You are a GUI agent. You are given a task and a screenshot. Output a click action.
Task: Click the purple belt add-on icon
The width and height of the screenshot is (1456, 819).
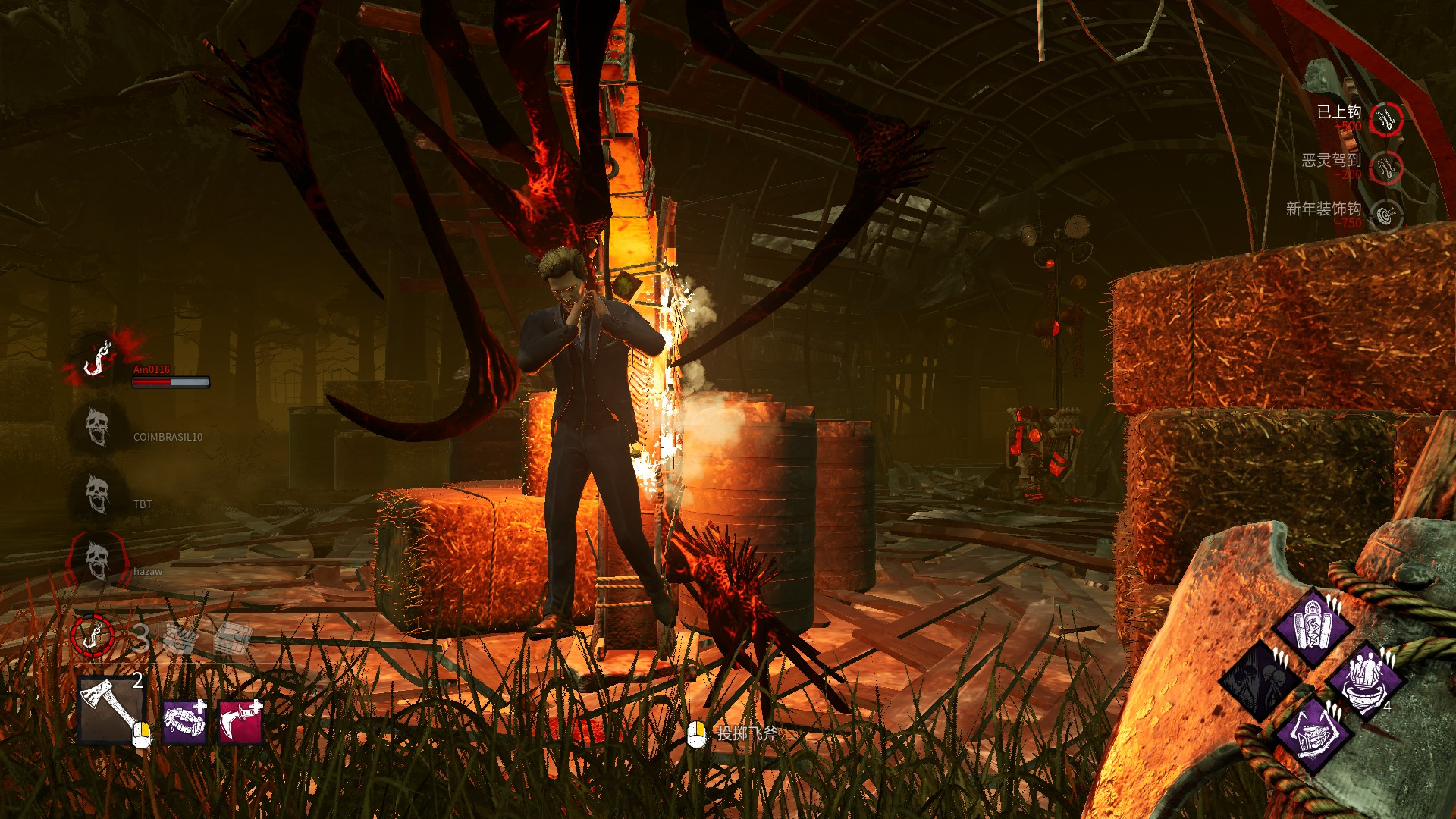coord(184,721)
